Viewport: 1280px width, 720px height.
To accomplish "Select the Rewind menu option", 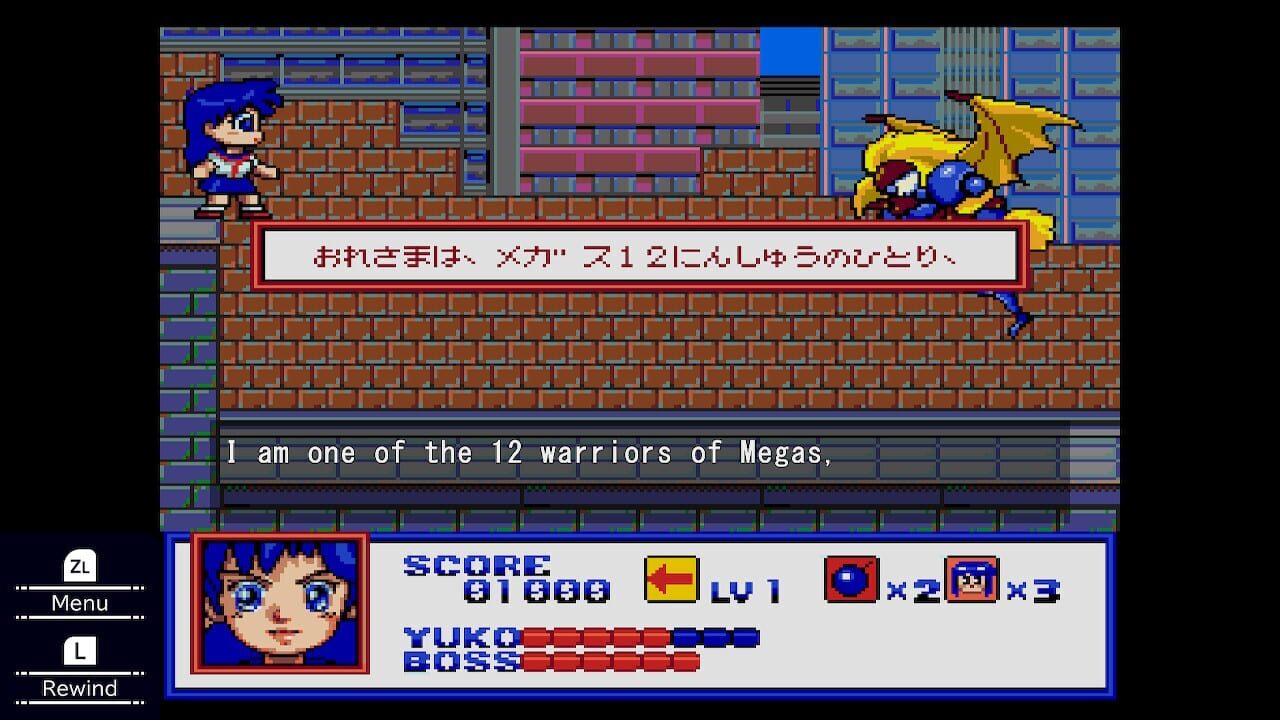I will tap(79, 689).
